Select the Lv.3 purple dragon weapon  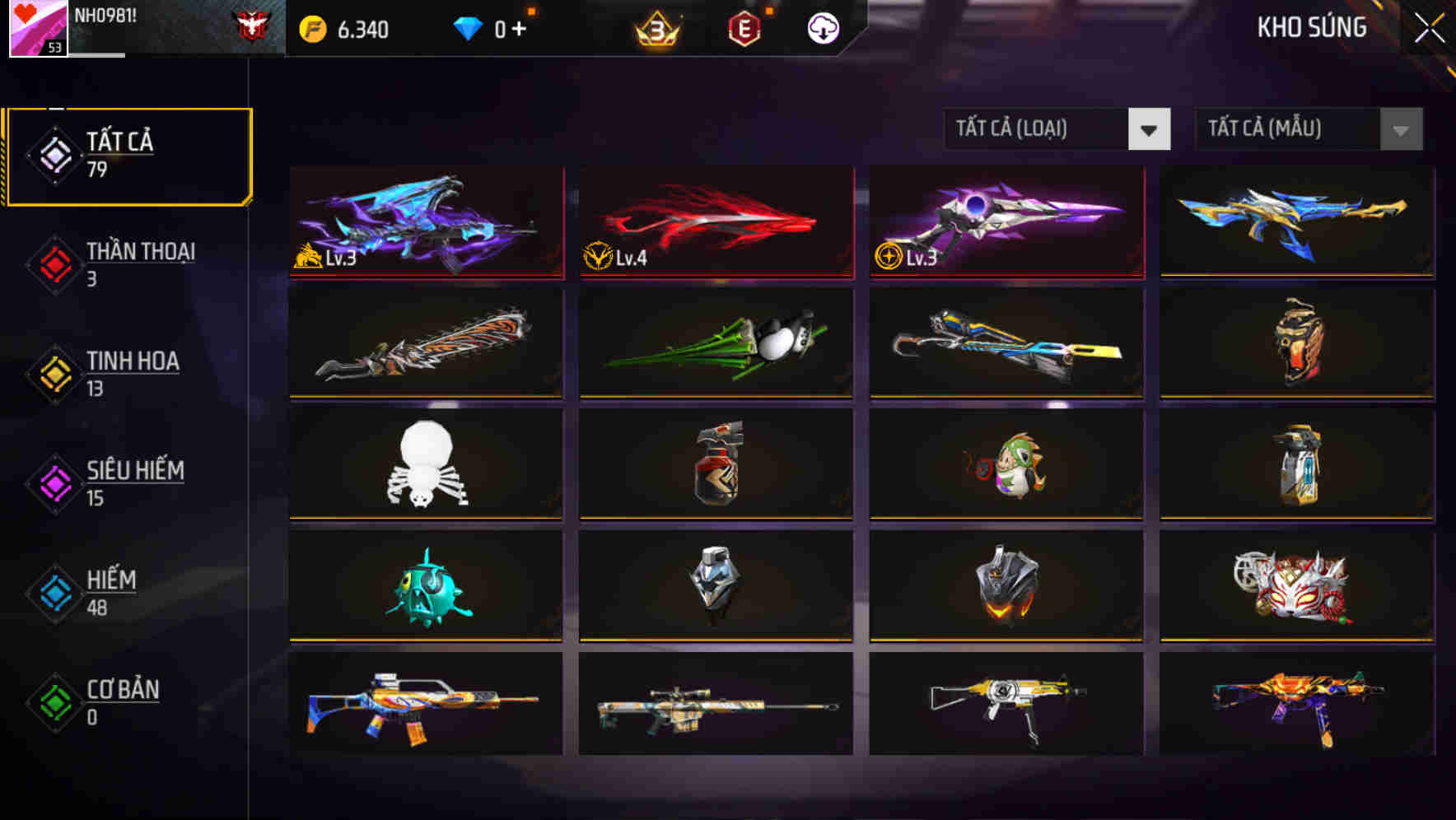click(x=425, y=222)
